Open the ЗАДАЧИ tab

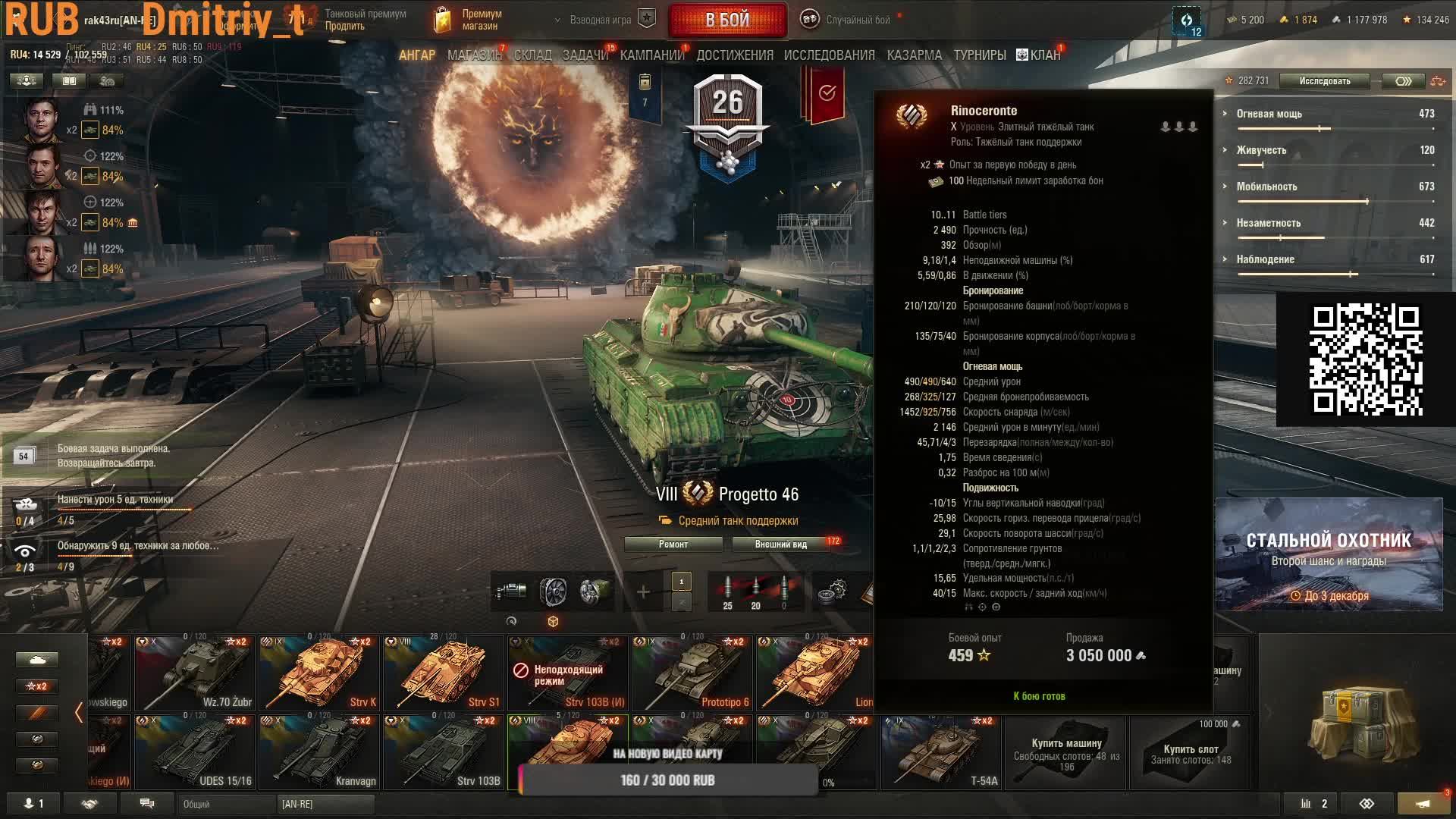pyautogui.click(x=585, y=55)
